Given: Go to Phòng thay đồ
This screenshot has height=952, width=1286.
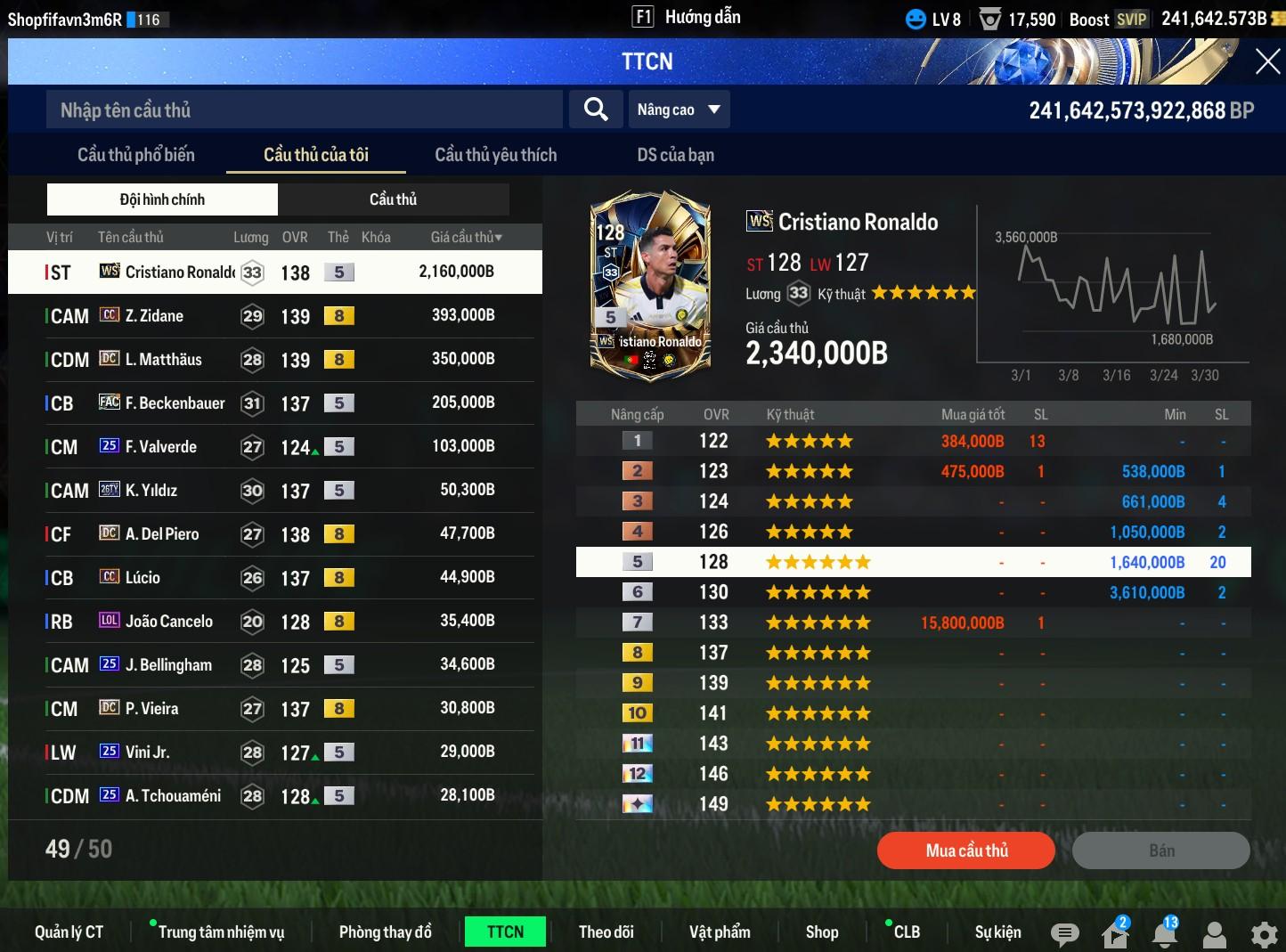Looking at the screenshot, I should (x=385, y=932).
